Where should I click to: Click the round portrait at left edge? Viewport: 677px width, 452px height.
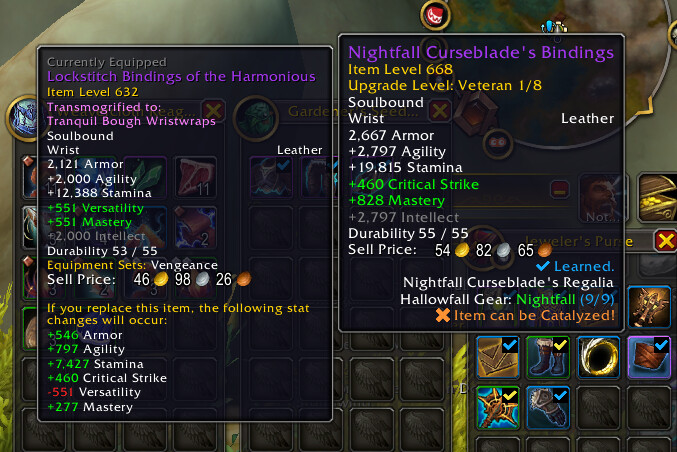[x=22, y=118]
